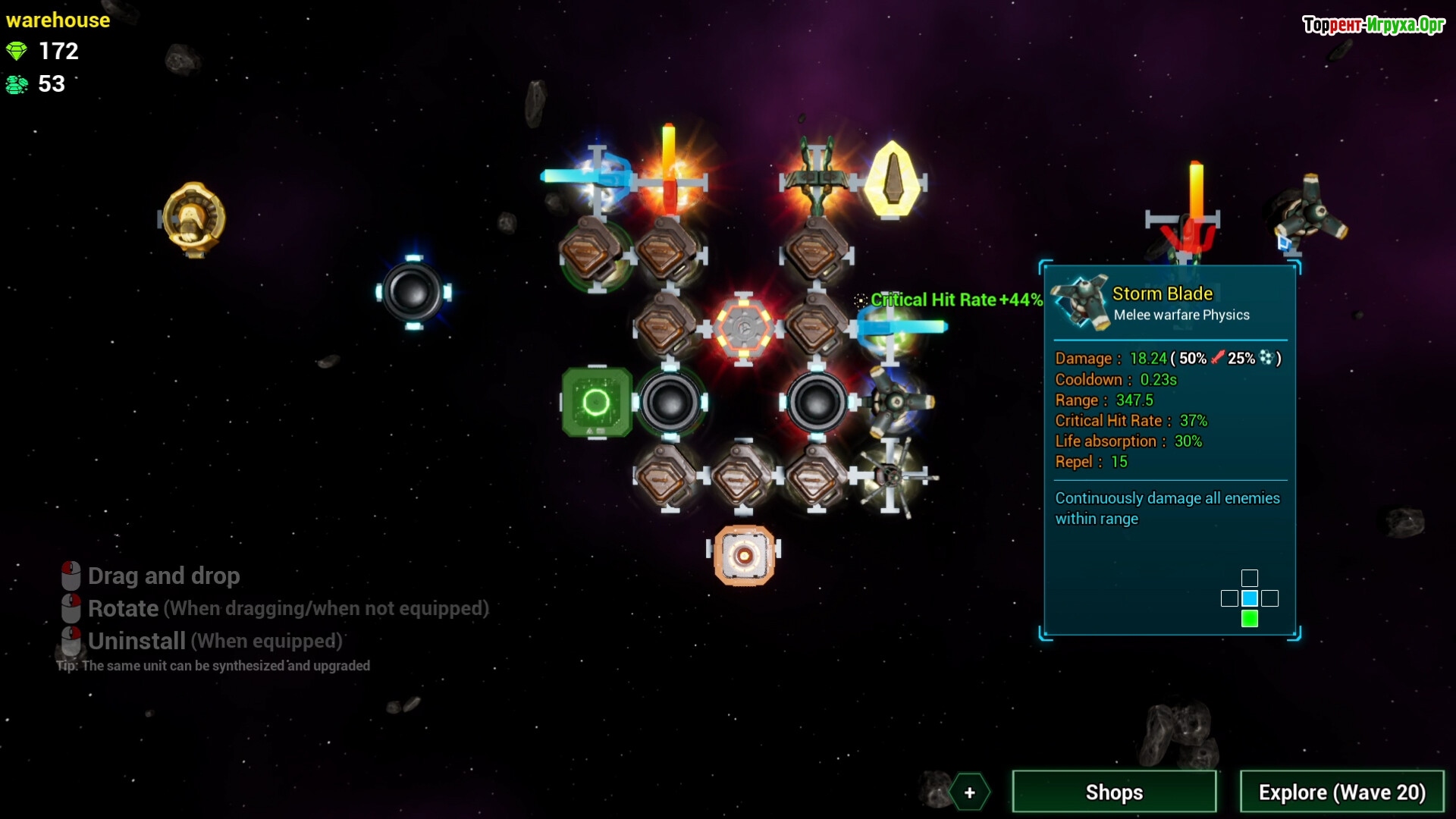This screenshot has width=1456, height=819.
Task: Select the central hexagonal gear core
Action: pos(744,328)
